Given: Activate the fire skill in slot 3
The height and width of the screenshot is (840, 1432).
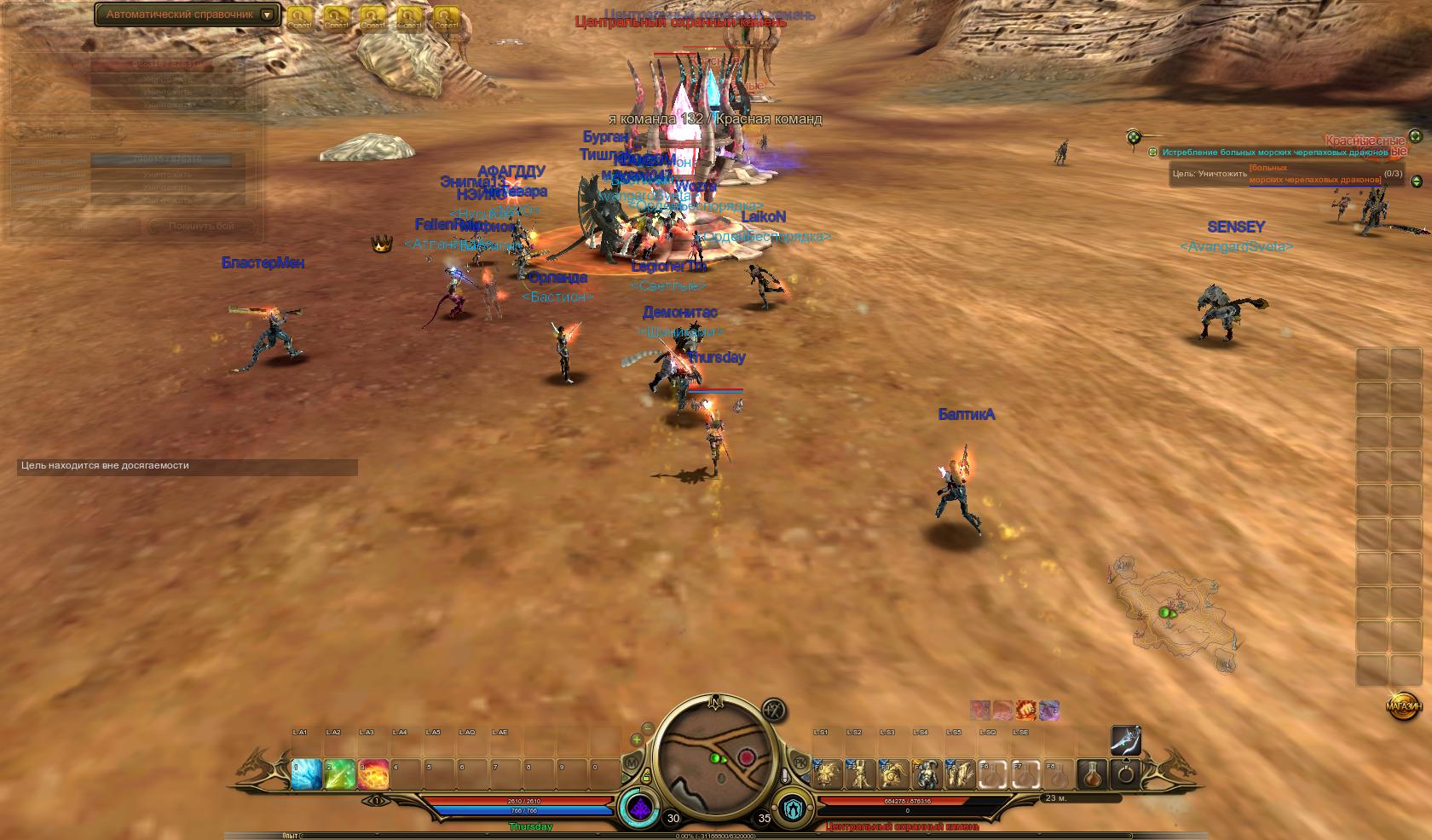Looking at the screenshot, I should point(373,774).
